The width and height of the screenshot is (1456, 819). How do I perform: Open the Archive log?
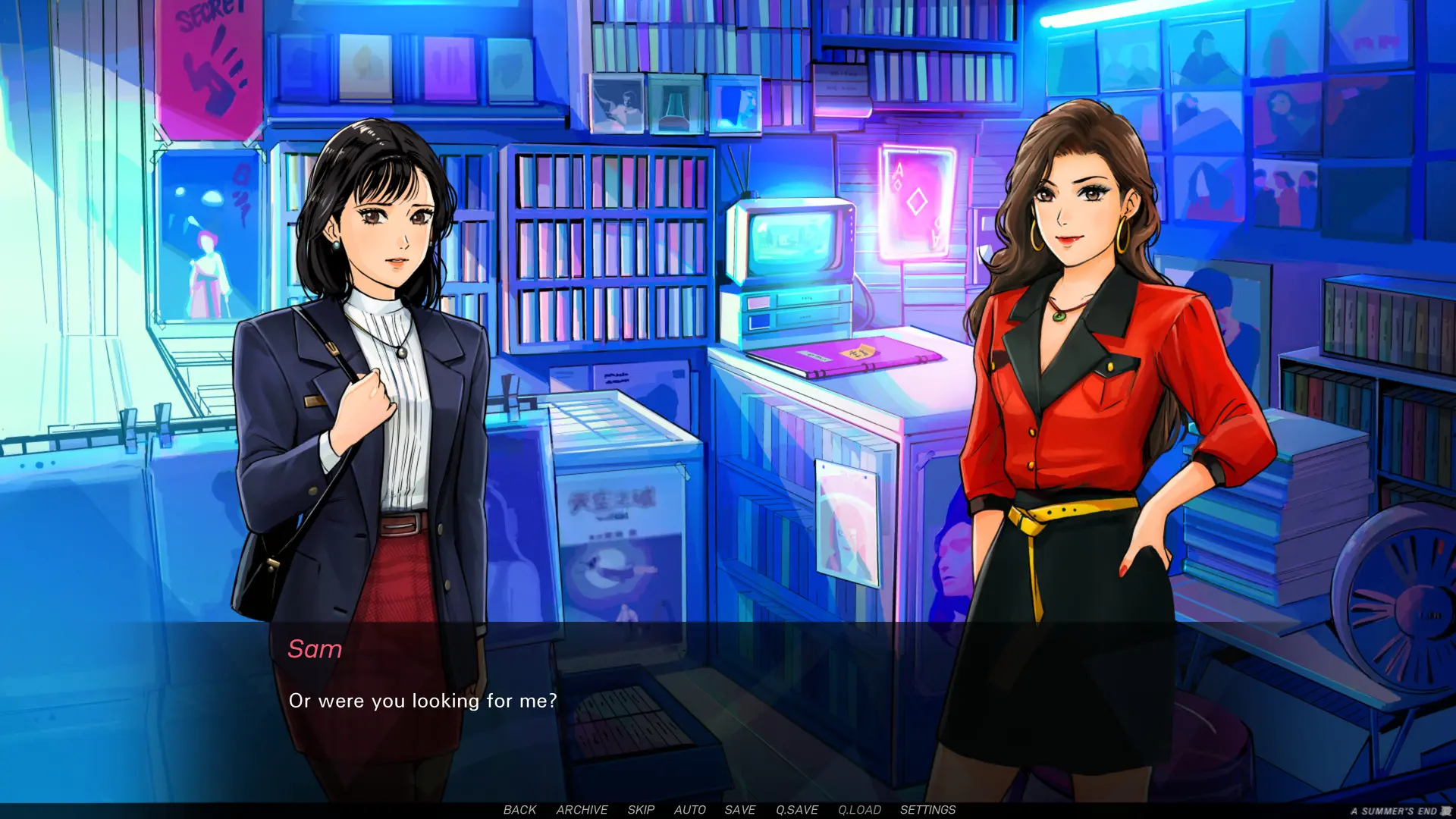pos(582,810)
